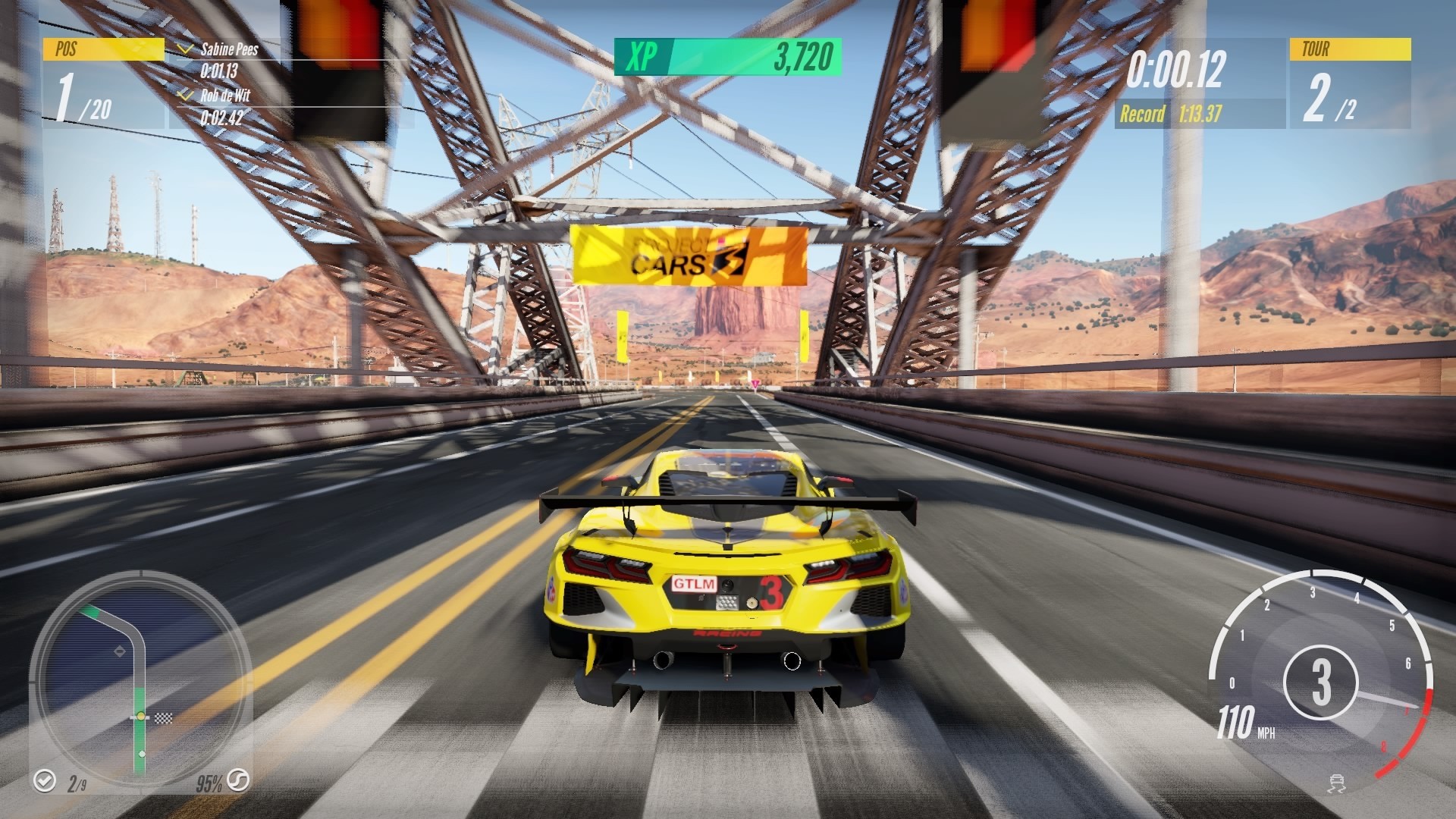Viewport: 1456px width, 819px height.
Task: Click the circular checkmark icon below the minimap
Action: pos(45,783)
